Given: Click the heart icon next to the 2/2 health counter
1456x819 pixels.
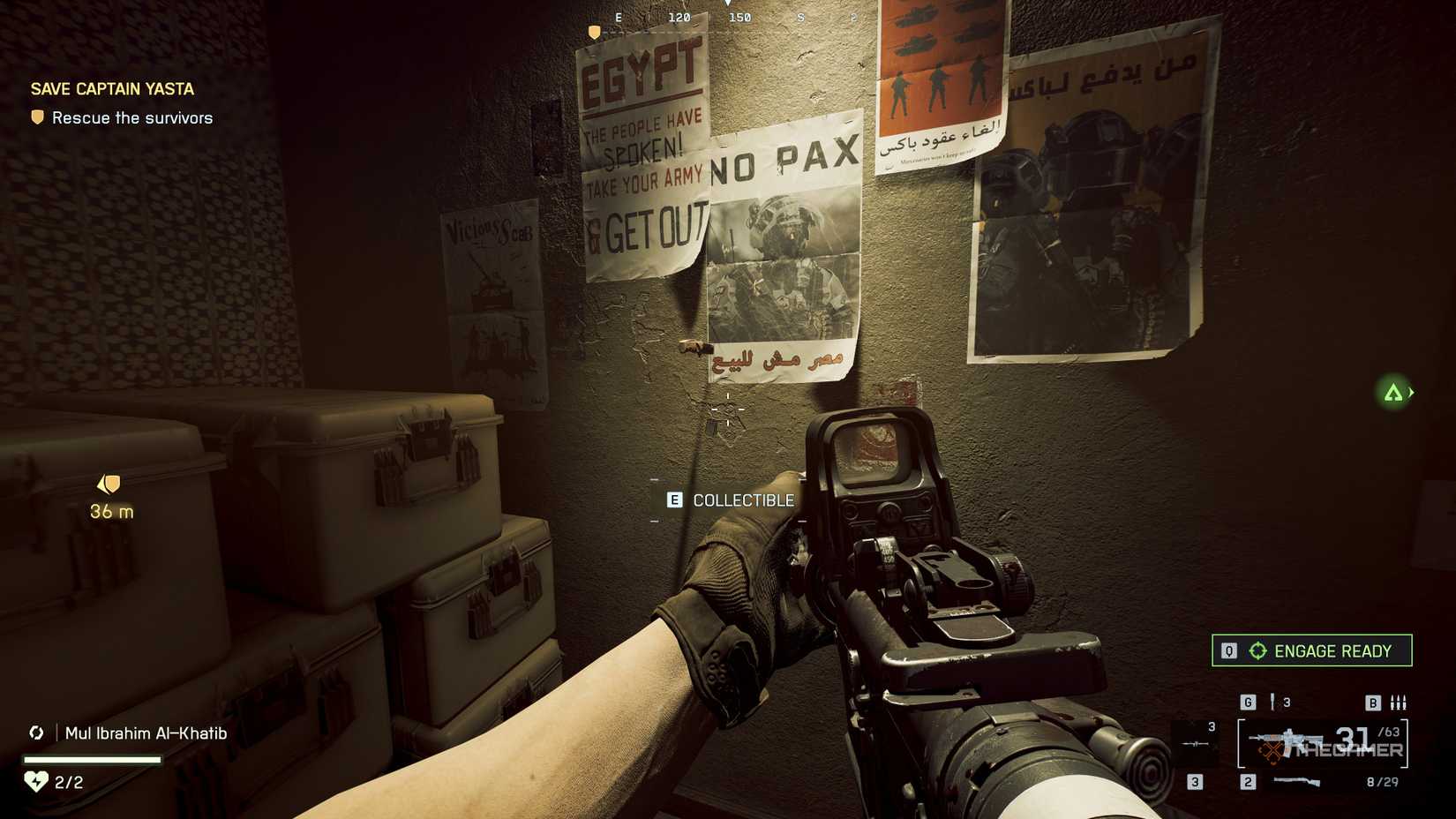Looking at the screenshot, I should point(35,780).
